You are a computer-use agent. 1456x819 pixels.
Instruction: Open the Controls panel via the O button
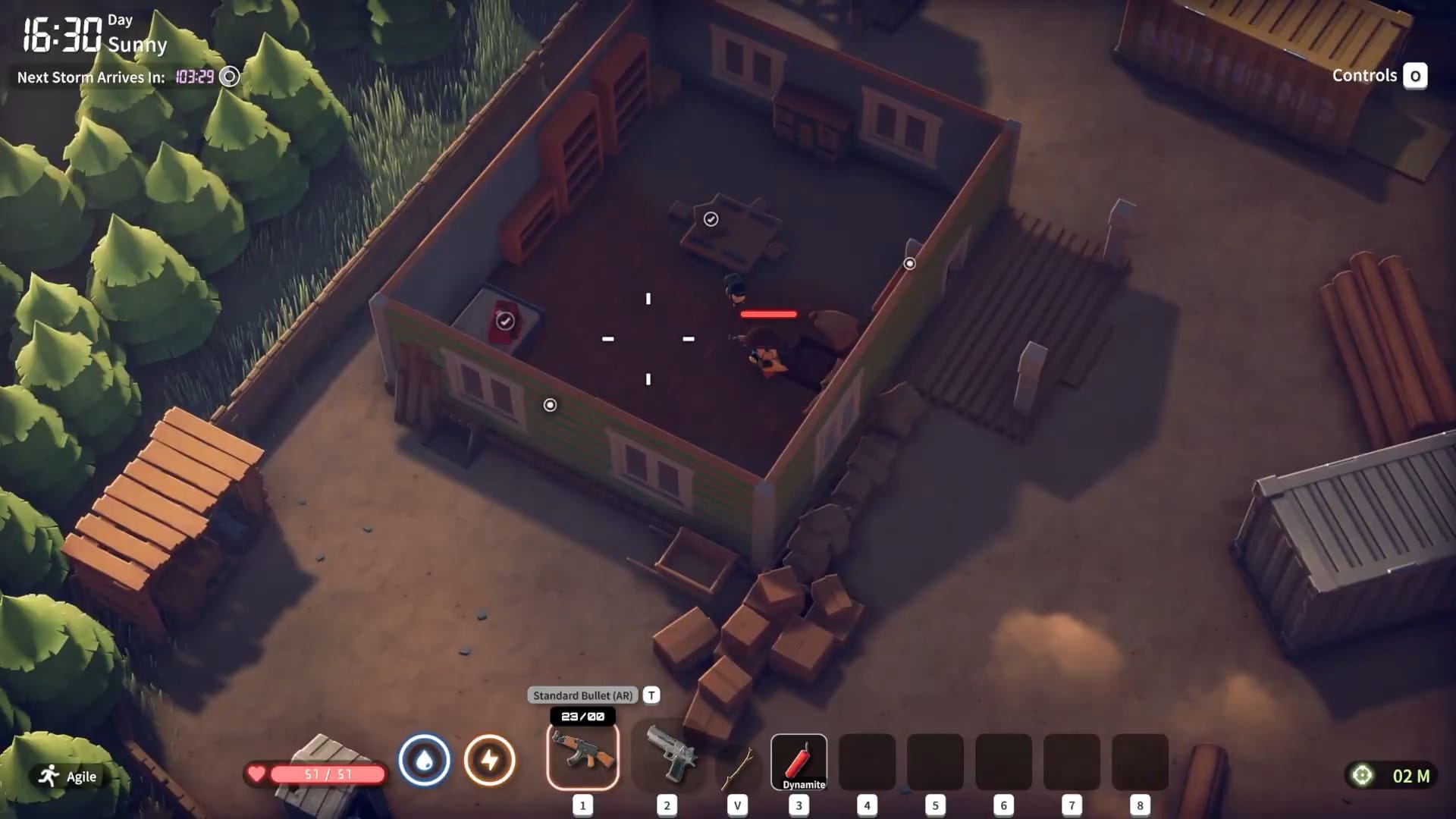1415,76
